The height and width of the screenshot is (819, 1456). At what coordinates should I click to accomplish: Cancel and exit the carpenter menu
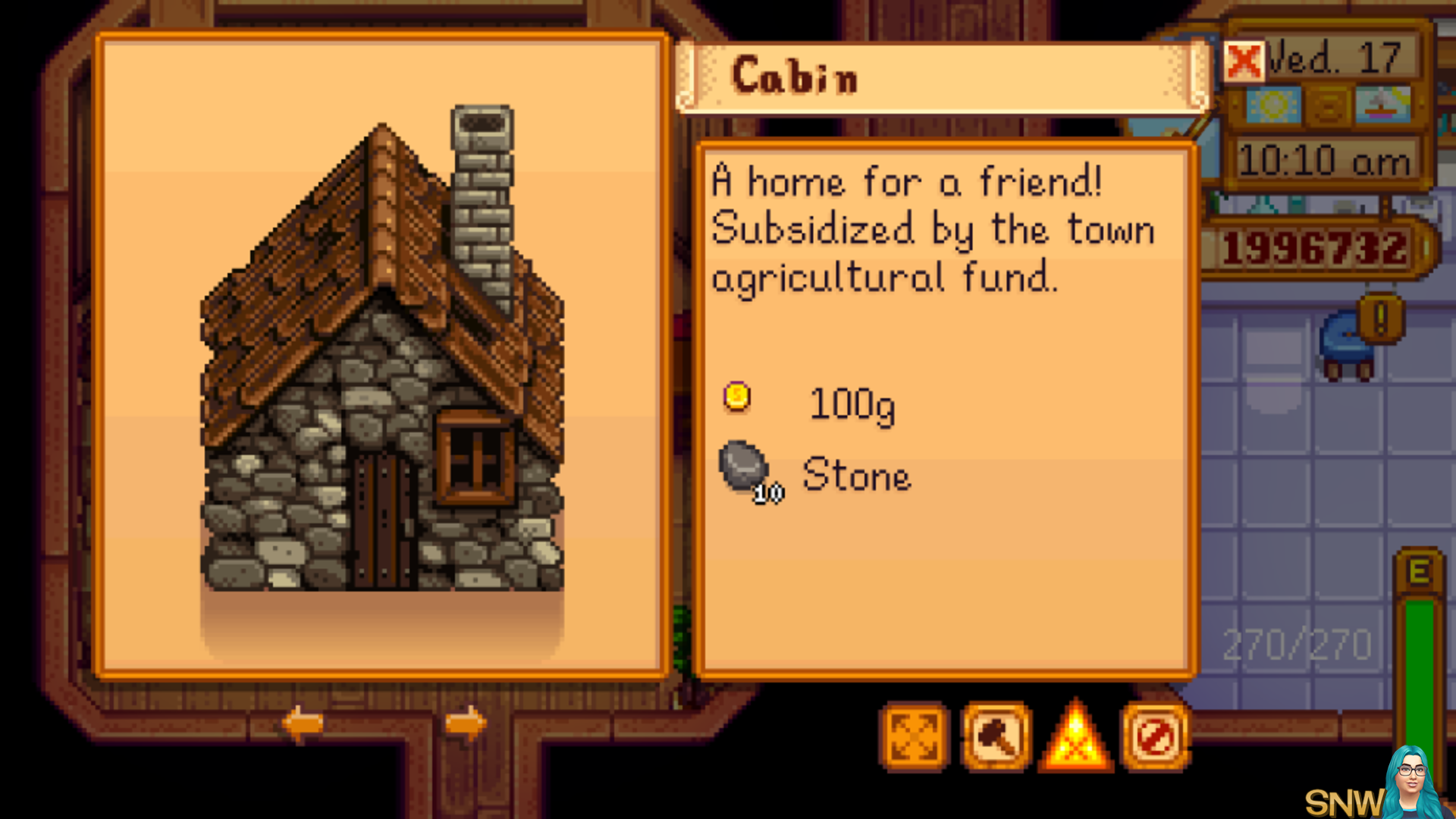click(x=1156, y=736)
